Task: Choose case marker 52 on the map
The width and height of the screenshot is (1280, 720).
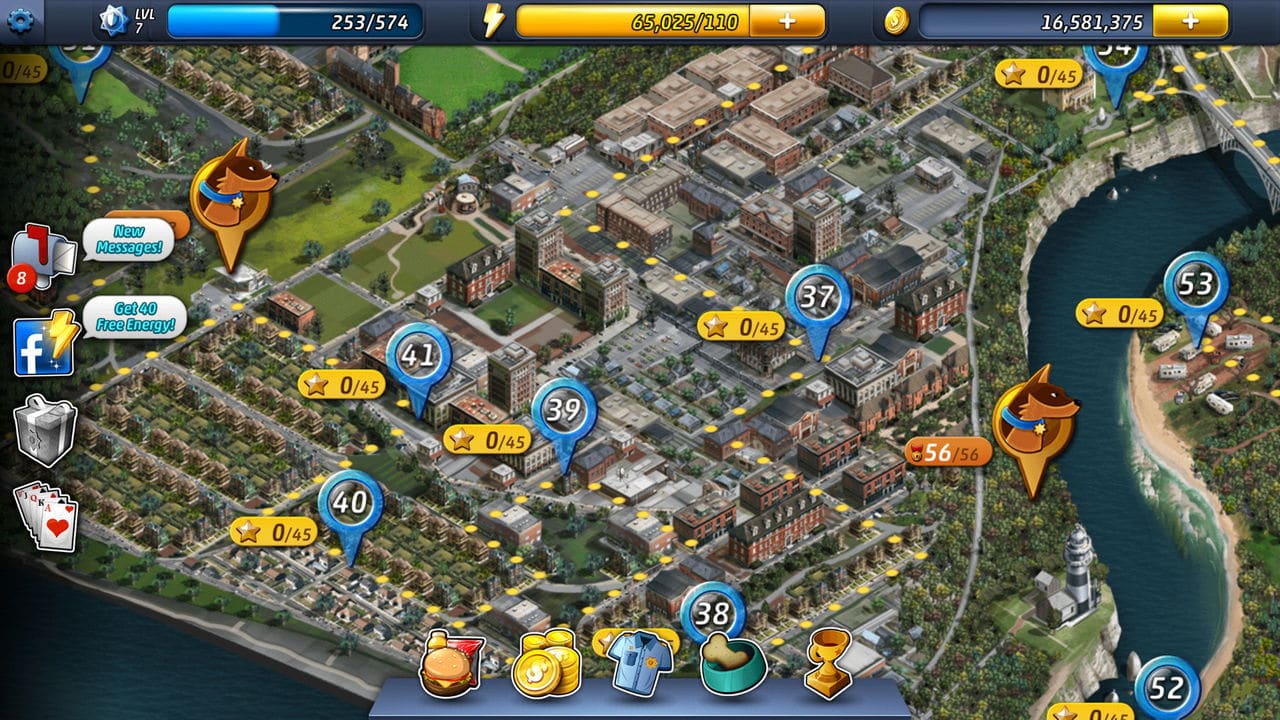Action: (x=1166, y=688)
